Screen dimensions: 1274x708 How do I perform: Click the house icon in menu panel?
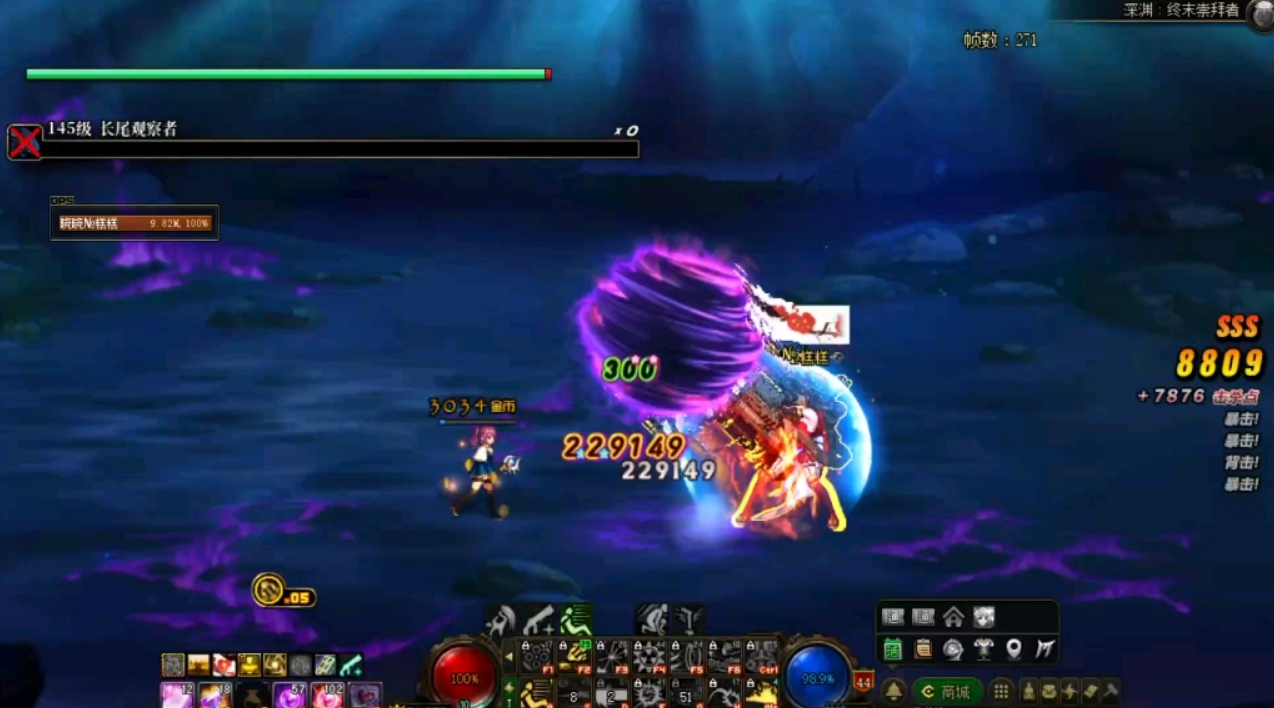pos(953,617)
